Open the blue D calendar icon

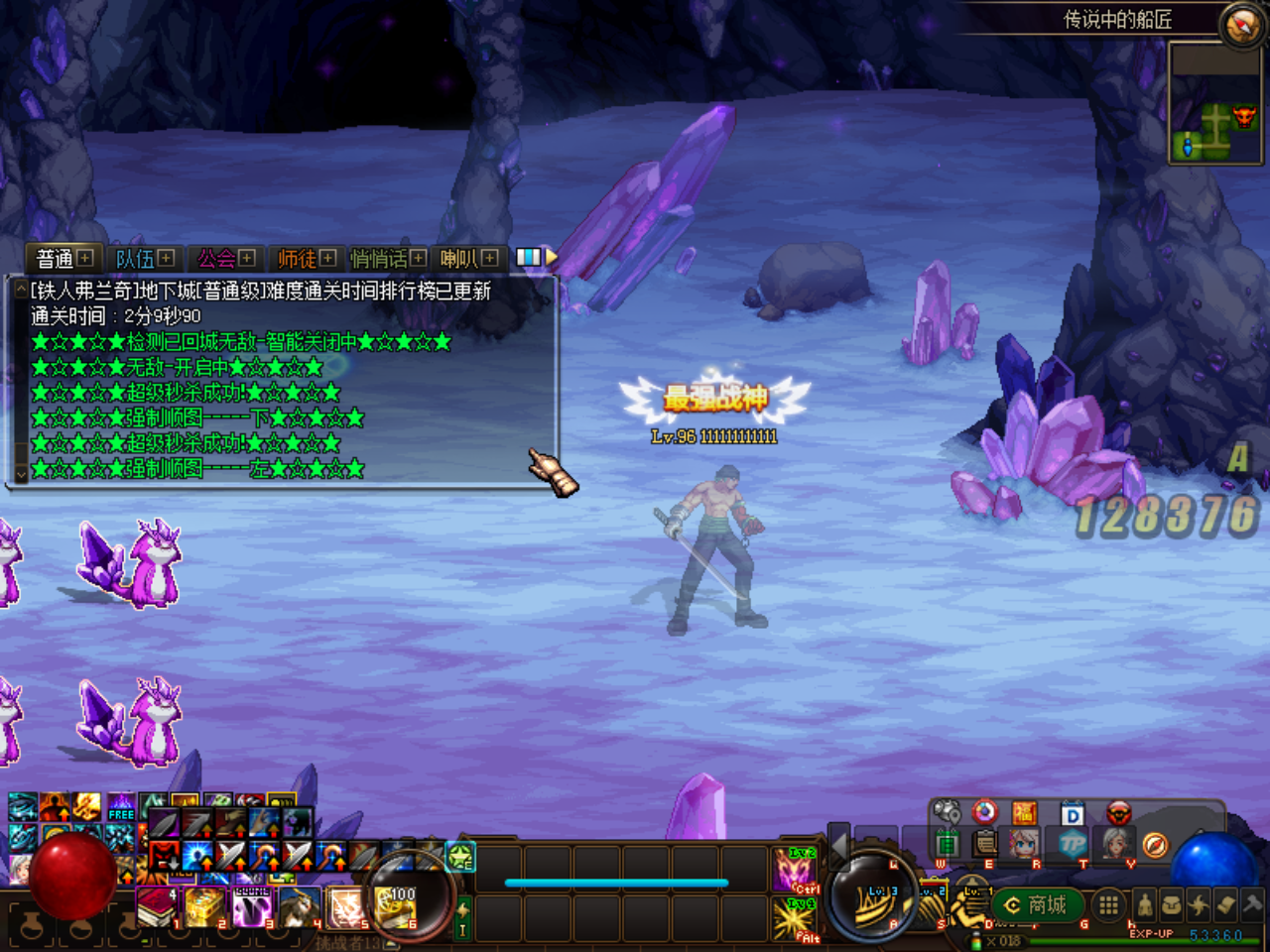coord(1073,814)
